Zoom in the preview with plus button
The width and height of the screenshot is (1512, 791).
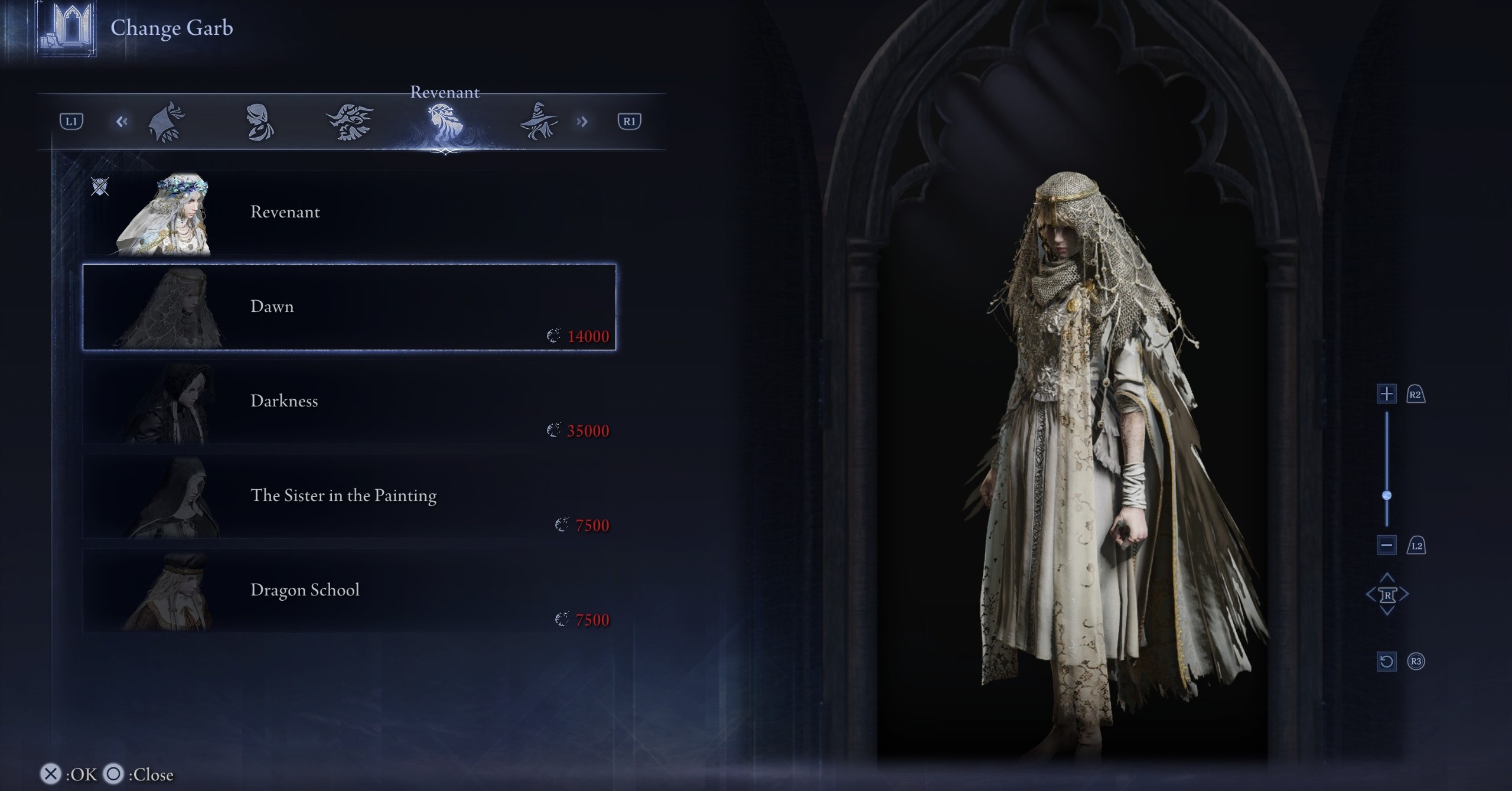[x=1387, y=394]
